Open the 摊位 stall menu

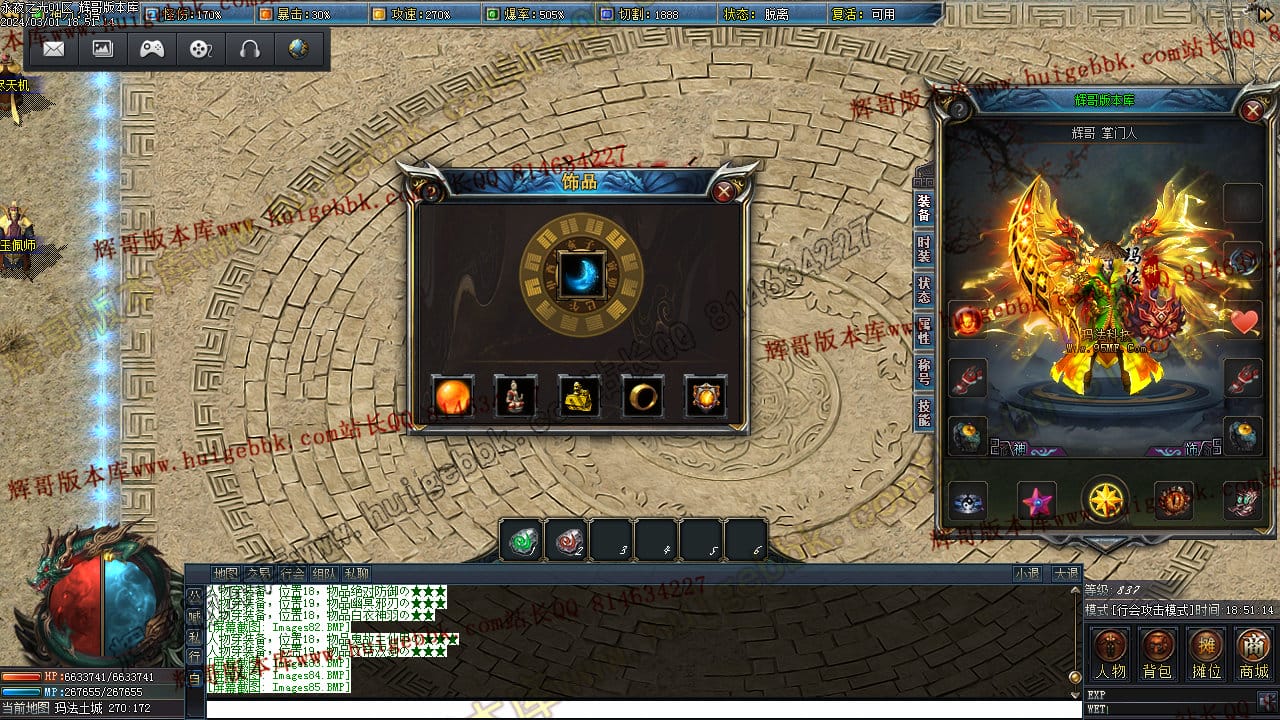[1206, 654]
